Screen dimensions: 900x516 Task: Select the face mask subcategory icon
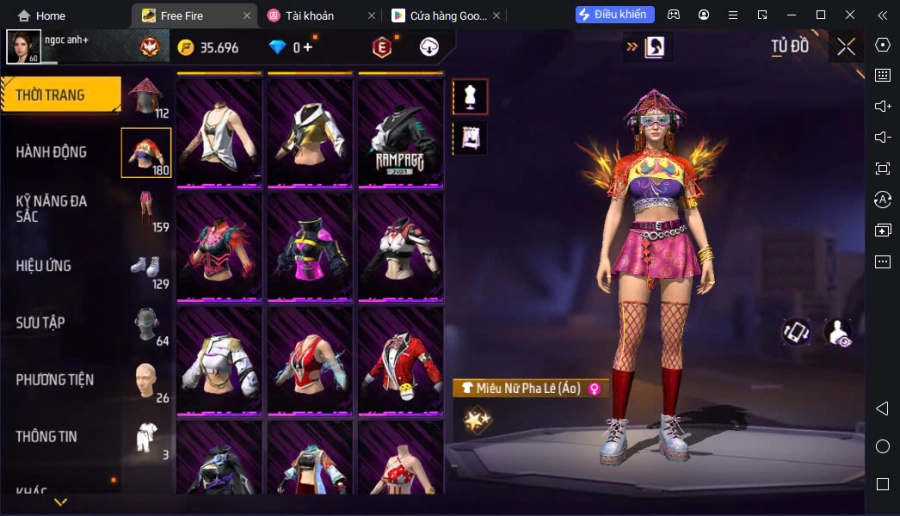pos(146,323)
